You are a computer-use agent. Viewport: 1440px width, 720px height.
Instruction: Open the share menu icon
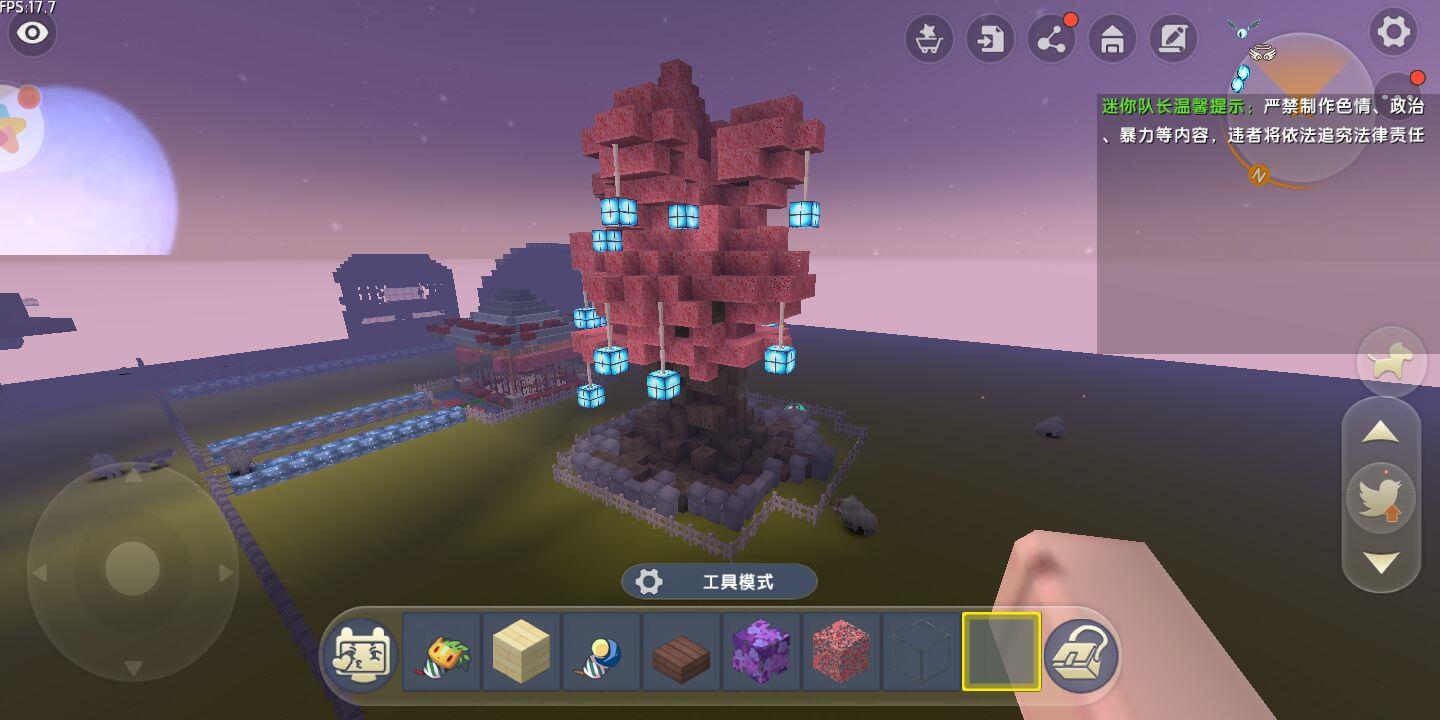click(x=1051, y=40)
